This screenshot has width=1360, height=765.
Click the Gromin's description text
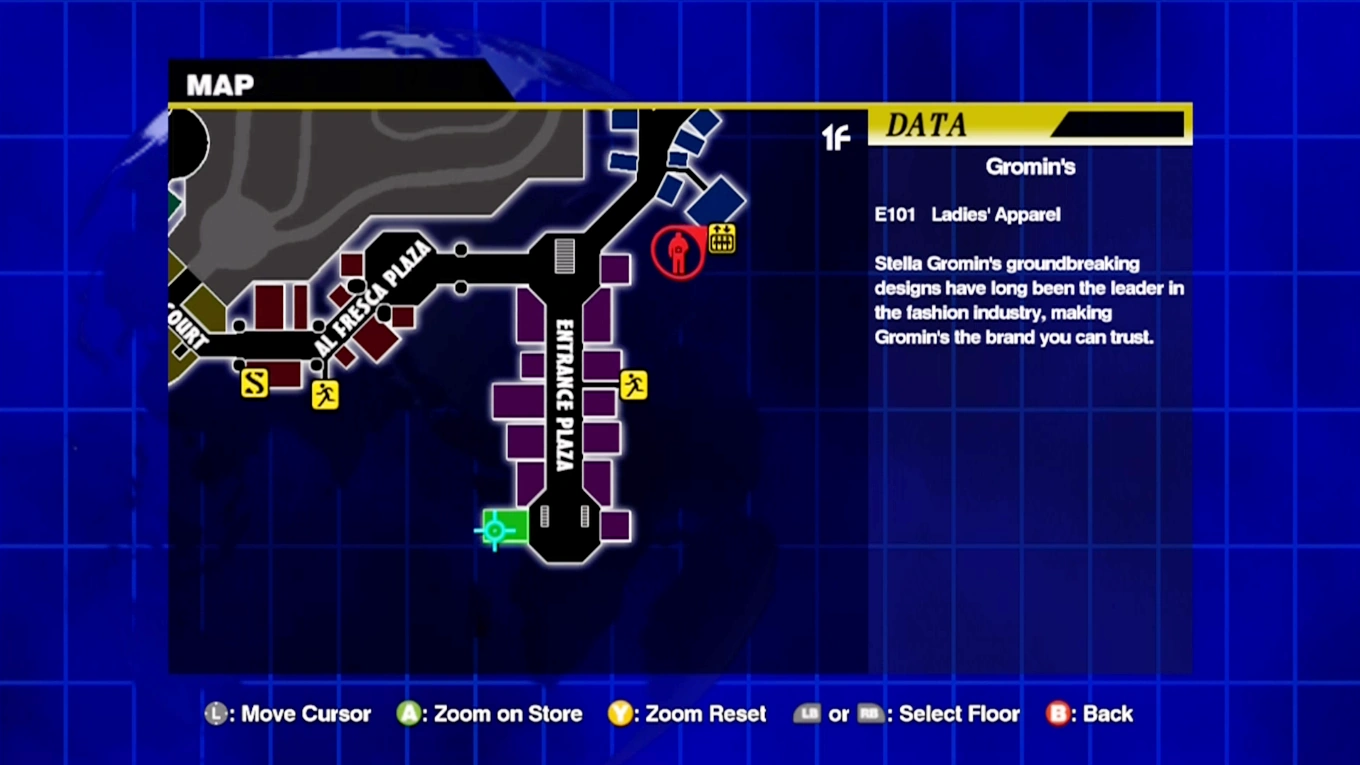1029,300
